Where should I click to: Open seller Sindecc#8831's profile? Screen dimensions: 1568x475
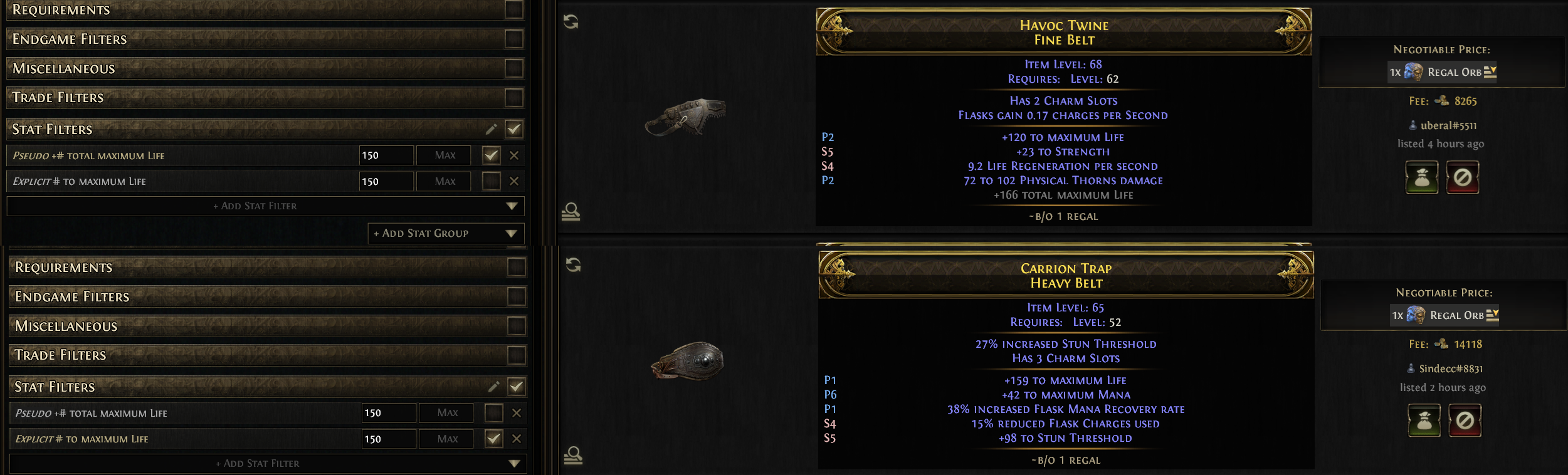pos(1450,368)
